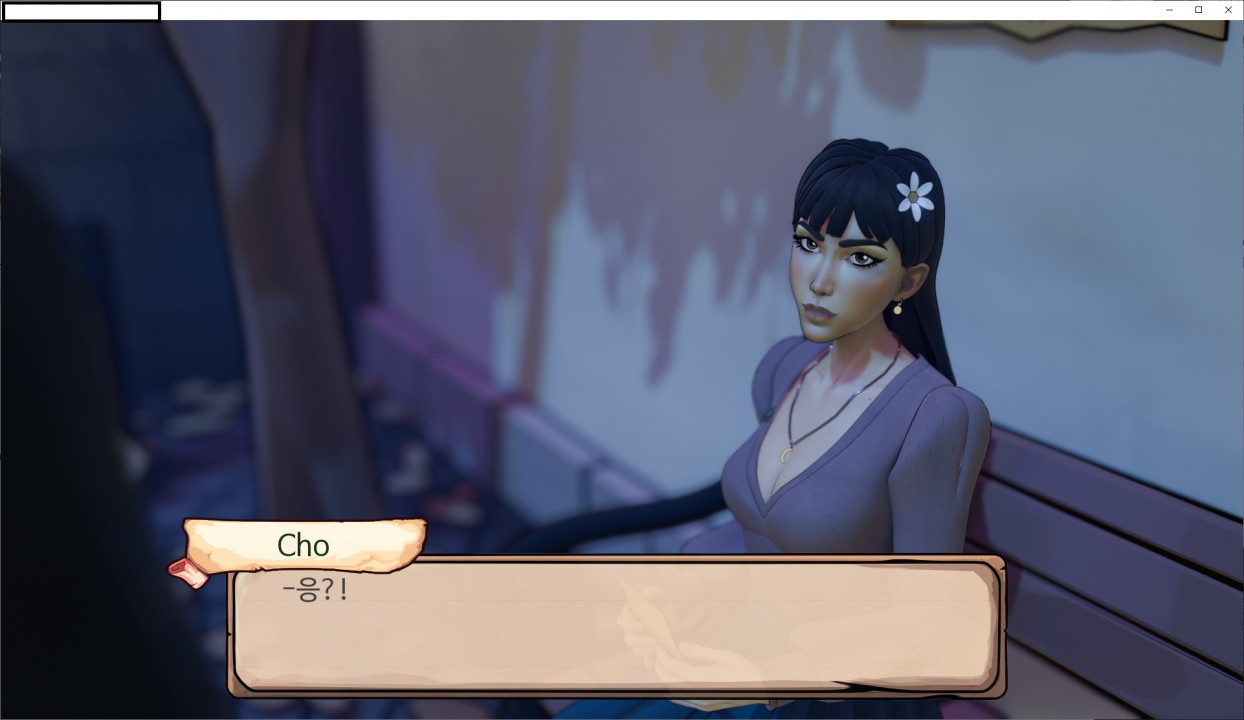Maximize the game window
The height and width of the screenshot is (720, 1244).
pyautogui.click(x=1198, y=10)
